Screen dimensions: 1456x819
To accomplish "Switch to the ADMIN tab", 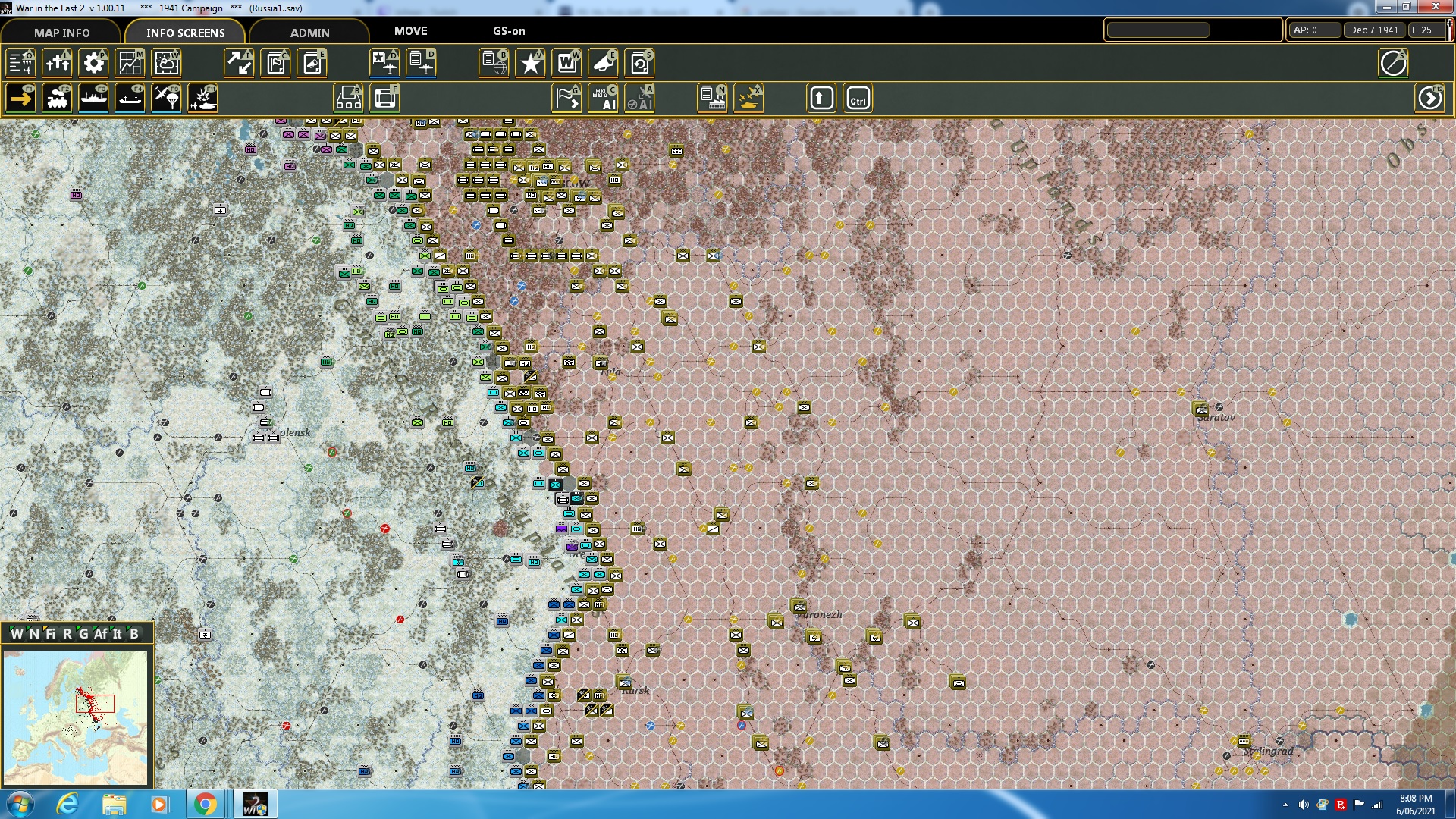I will tap(311, 33).
